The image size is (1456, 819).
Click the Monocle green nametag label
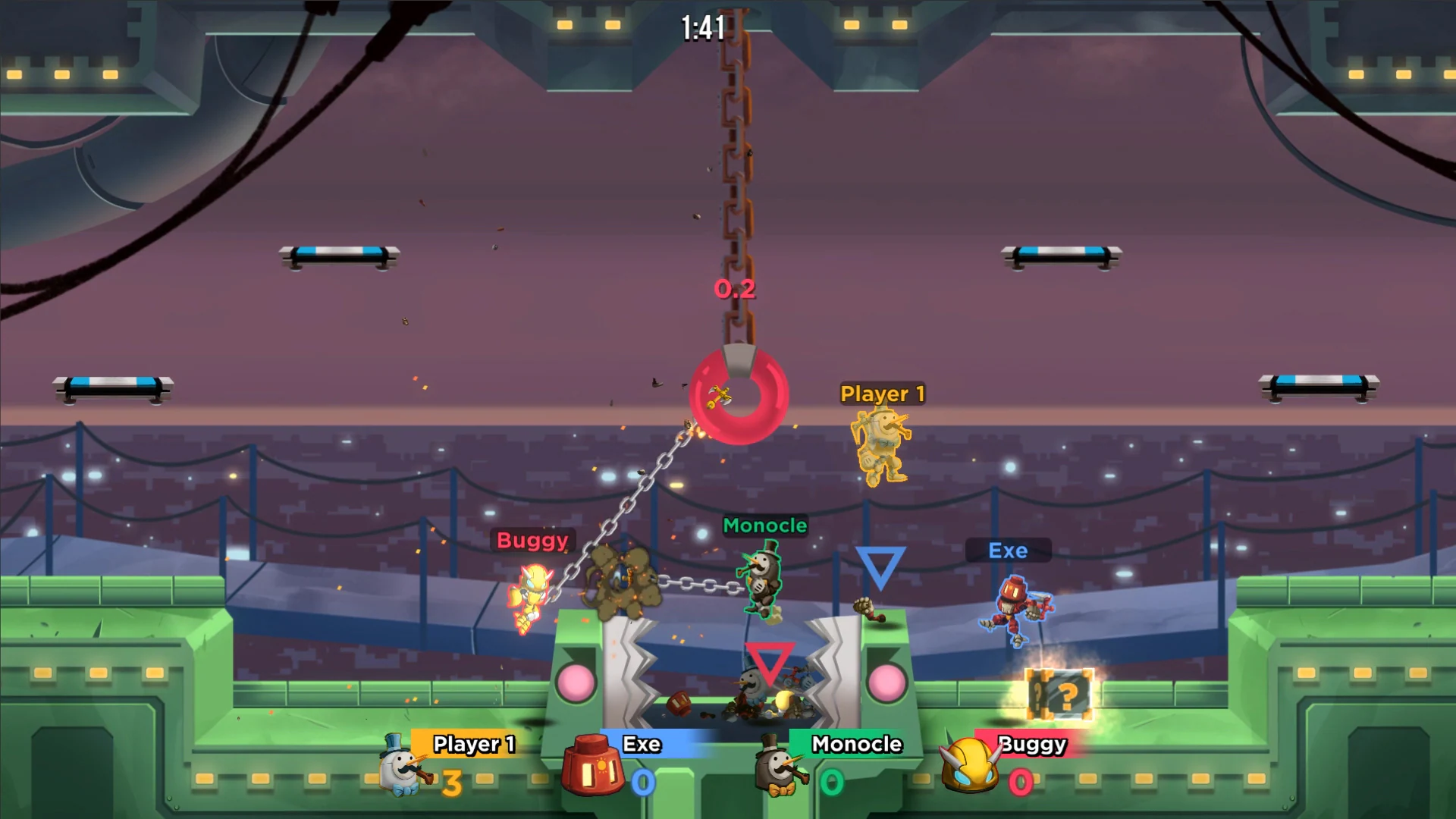pyautogui.click(x=765, y=525)
